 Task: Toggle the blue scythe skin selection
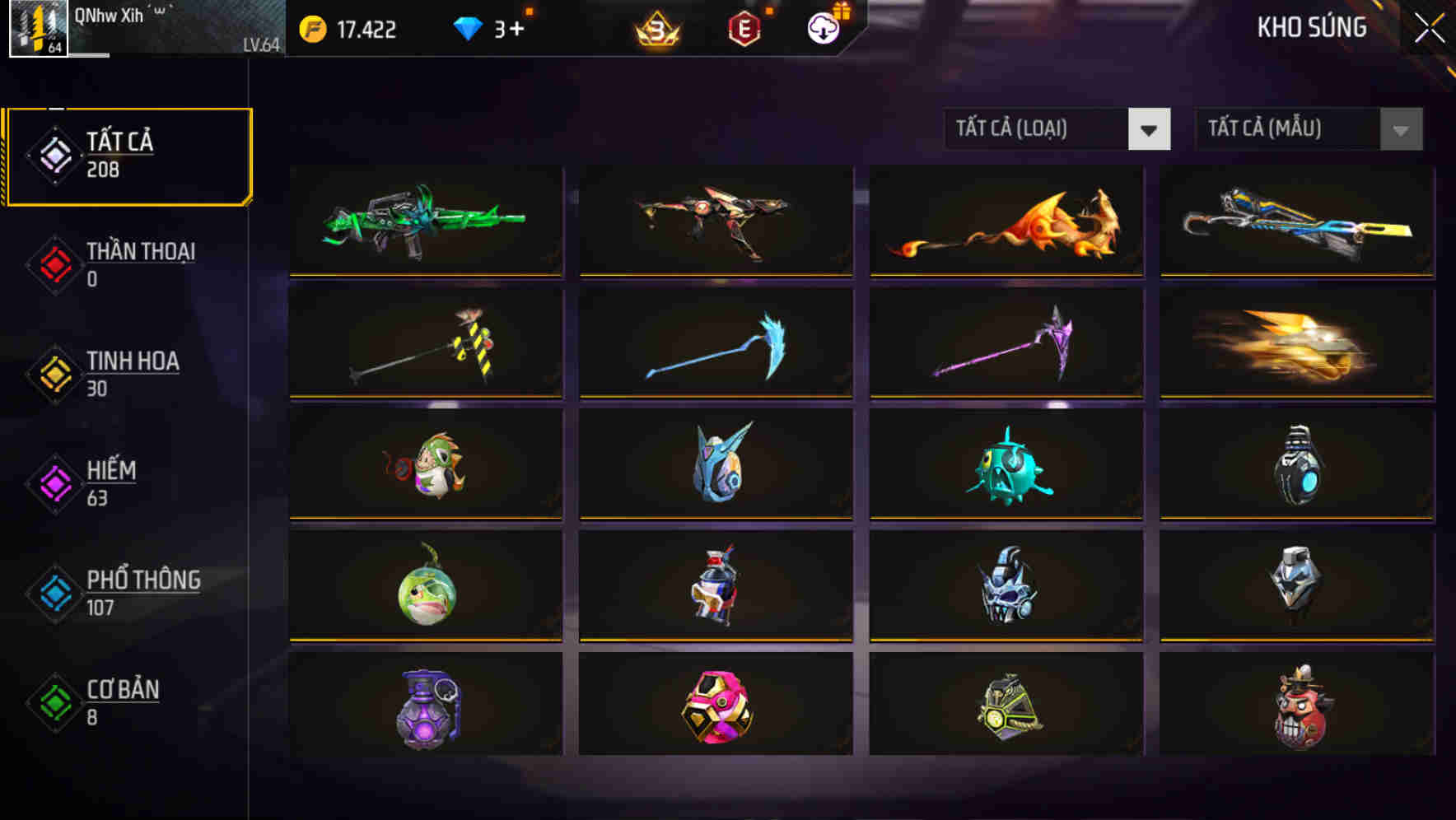pos(715,343)
